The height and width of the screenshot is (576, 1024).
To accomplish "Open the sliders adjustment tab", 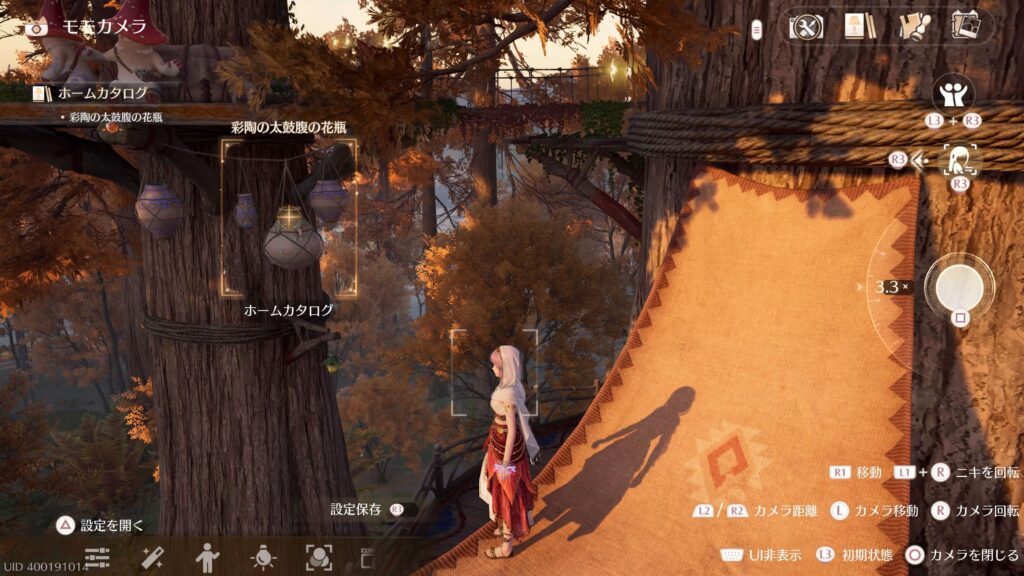I will coord(97,557).
